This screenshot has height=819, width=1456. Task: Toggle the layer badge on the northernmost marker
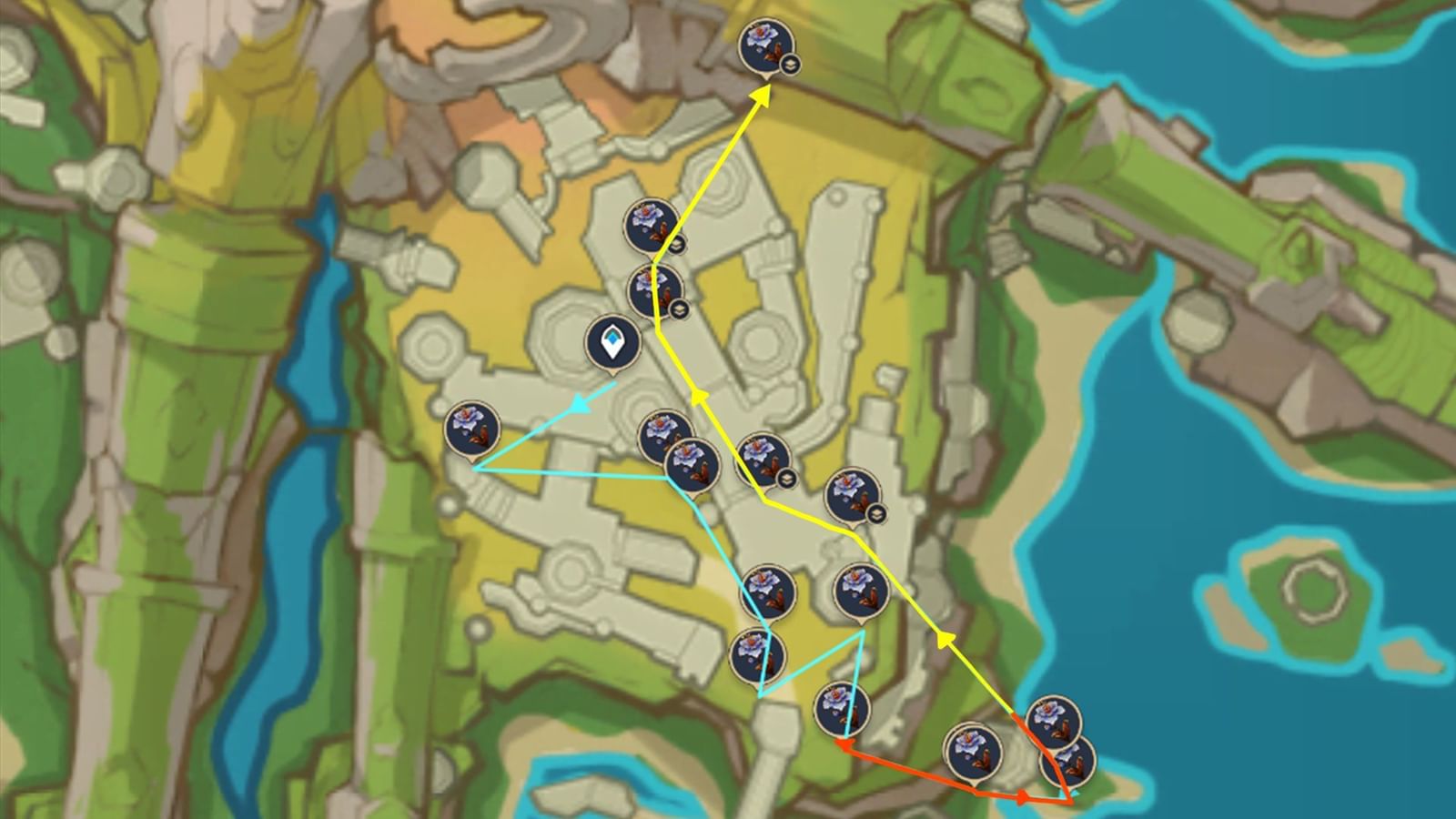[x=788, y=64]
